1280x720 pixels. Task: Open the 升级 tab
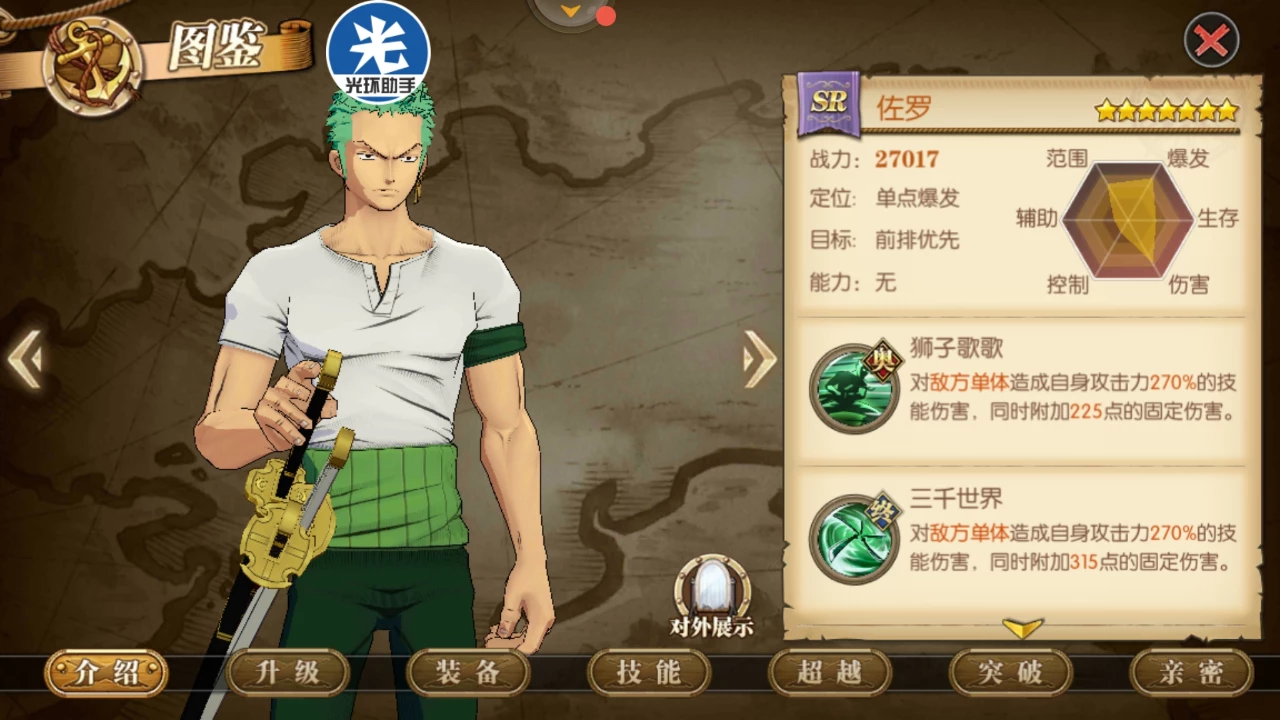[x=288, y=673]
